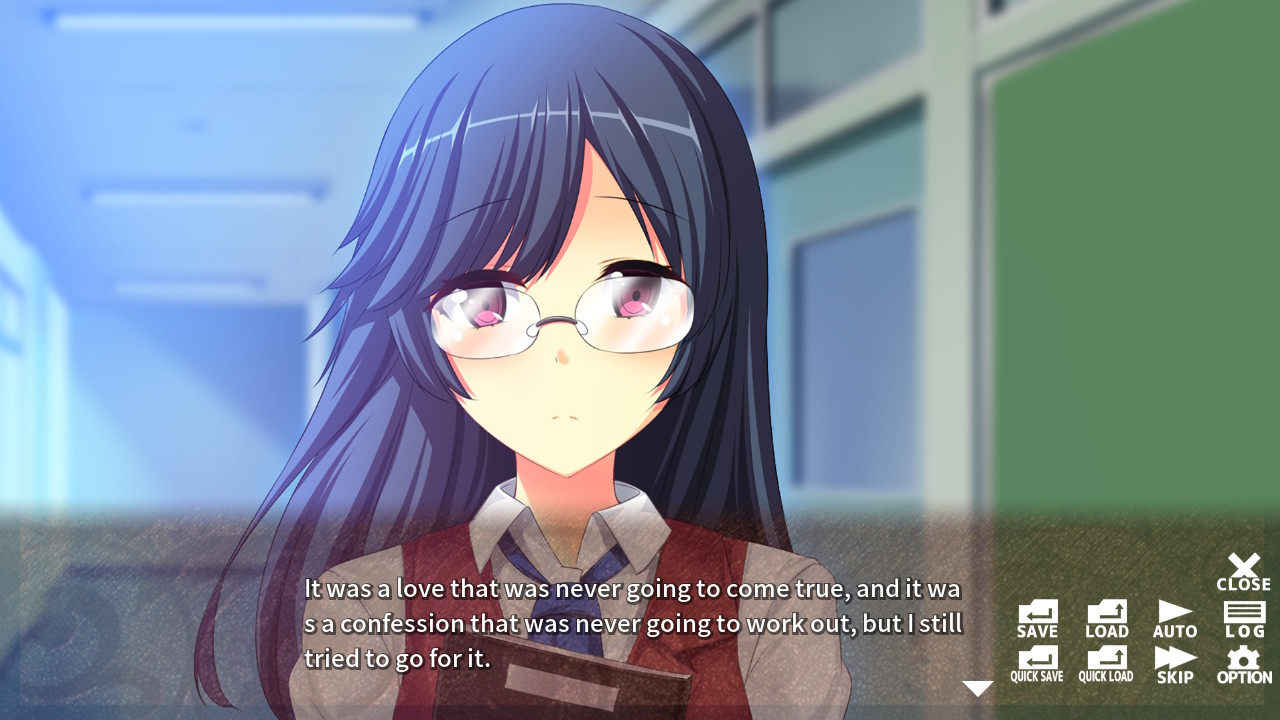Perform a QUICK SAVE
Screen dimensions: 1280x720
pos(1037,663)
